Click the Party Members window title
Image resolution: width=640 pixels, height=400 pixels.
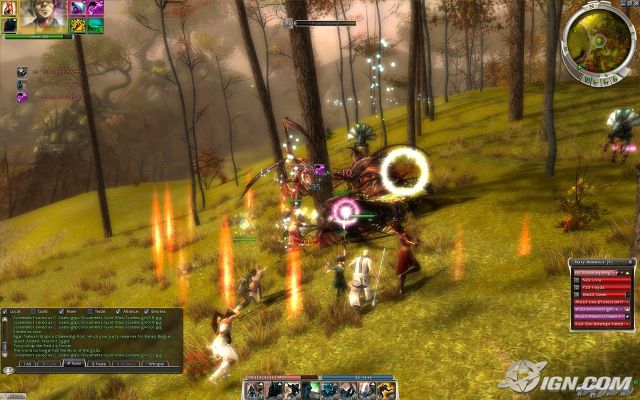click(x=590, y=261)
